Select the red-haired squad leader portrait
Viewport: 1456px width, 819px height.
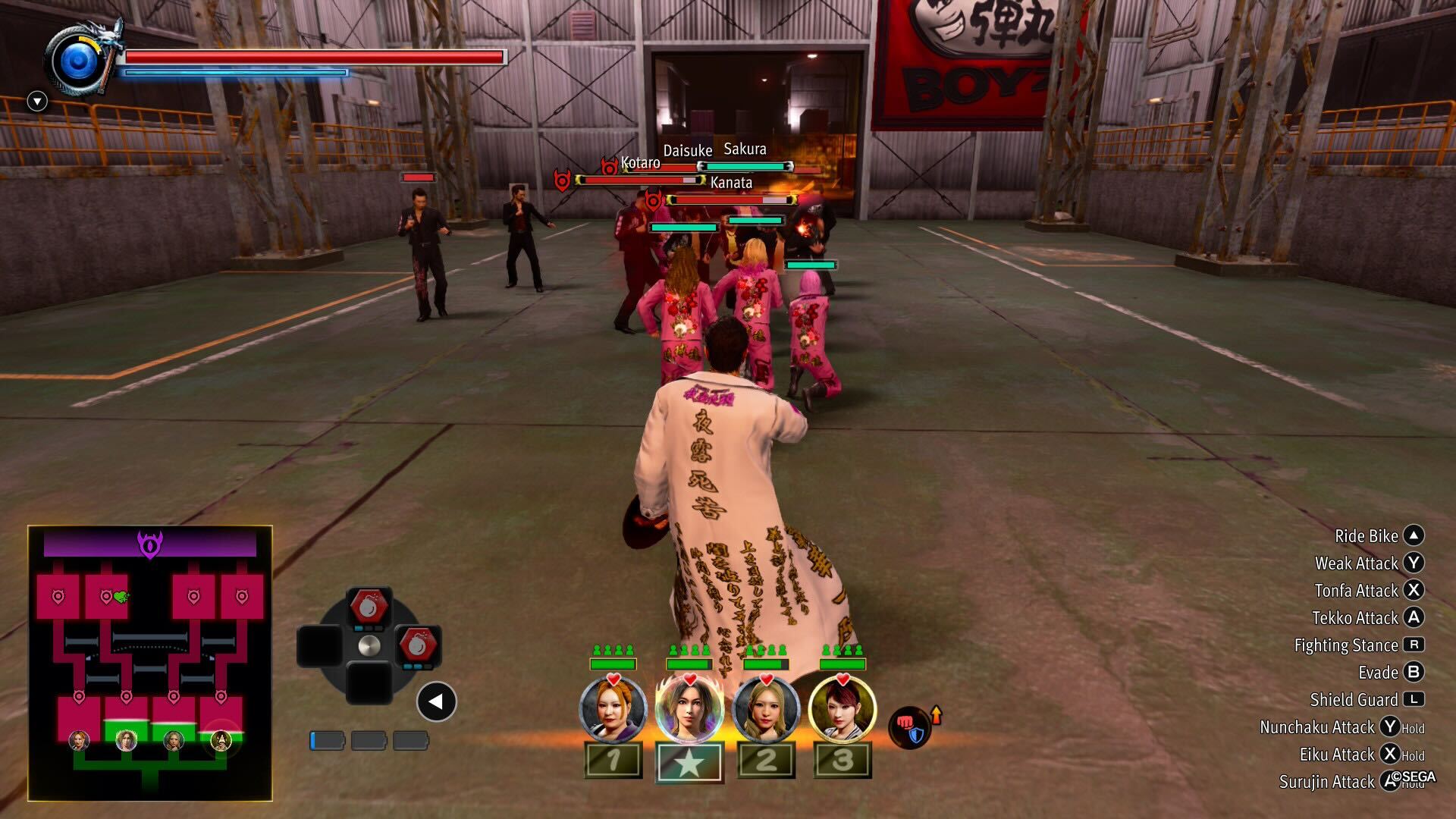843,709
